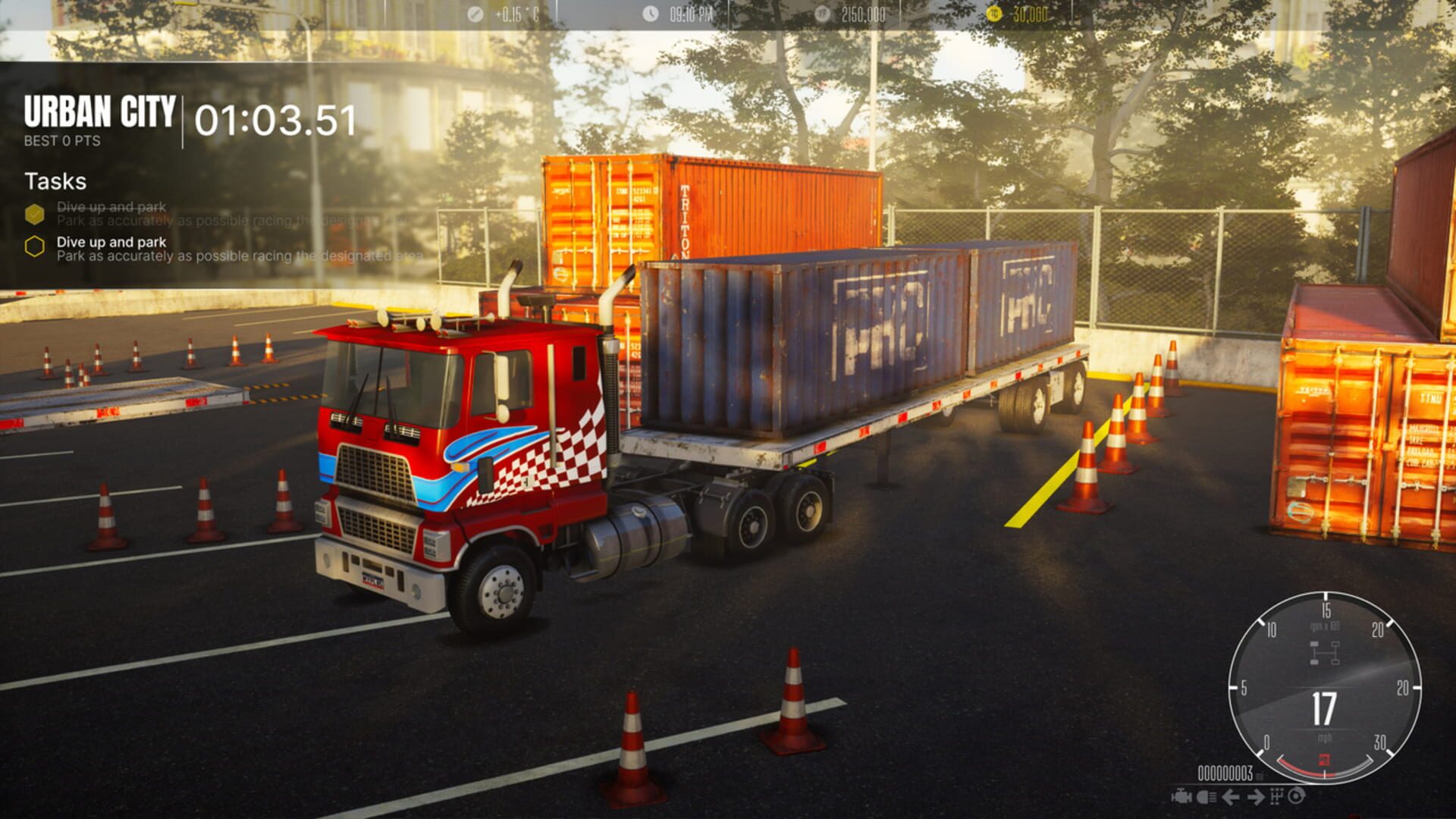This screenshot has width=1456, height=819.
Task: Select the differential lock icon on the dashboard
Action: [1298, 797]
